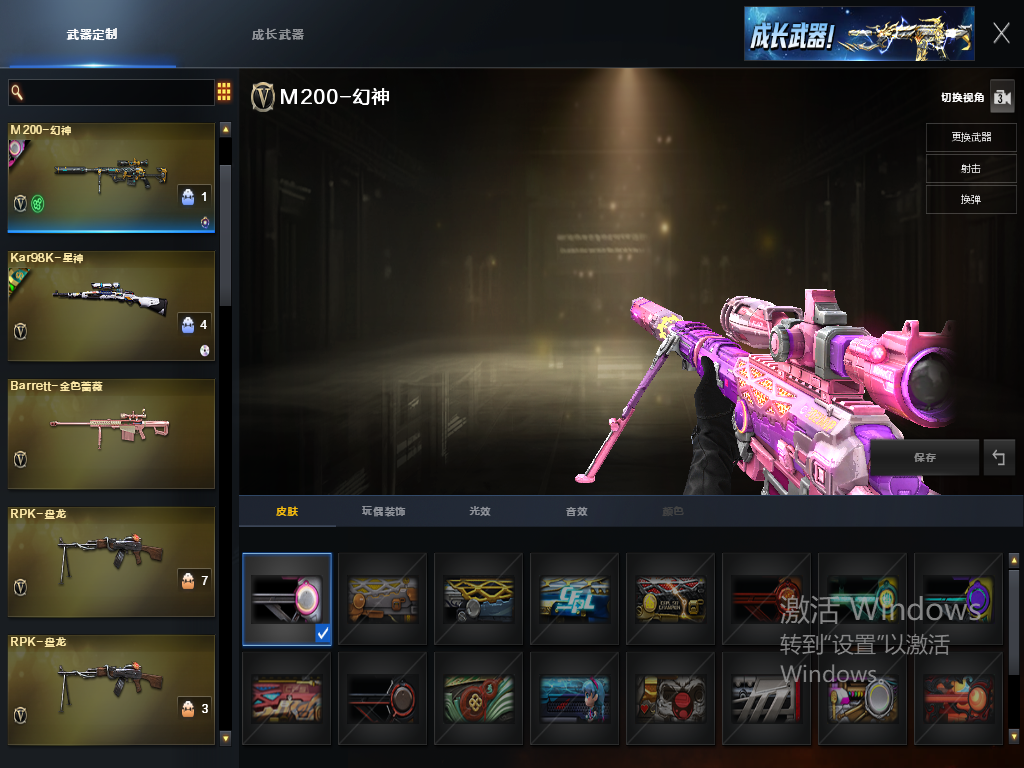Open the 成长武器 promotional banner
Image resolution: width=1024 pixels, height=768 pixels.
(x=858, y=34)
